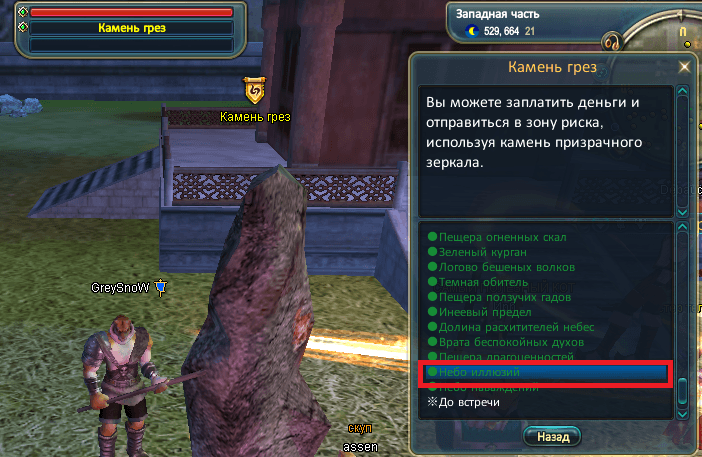Click the round swirl icon beside minimap
Viewport: 702px width, 457px height.
coord(612,43)
